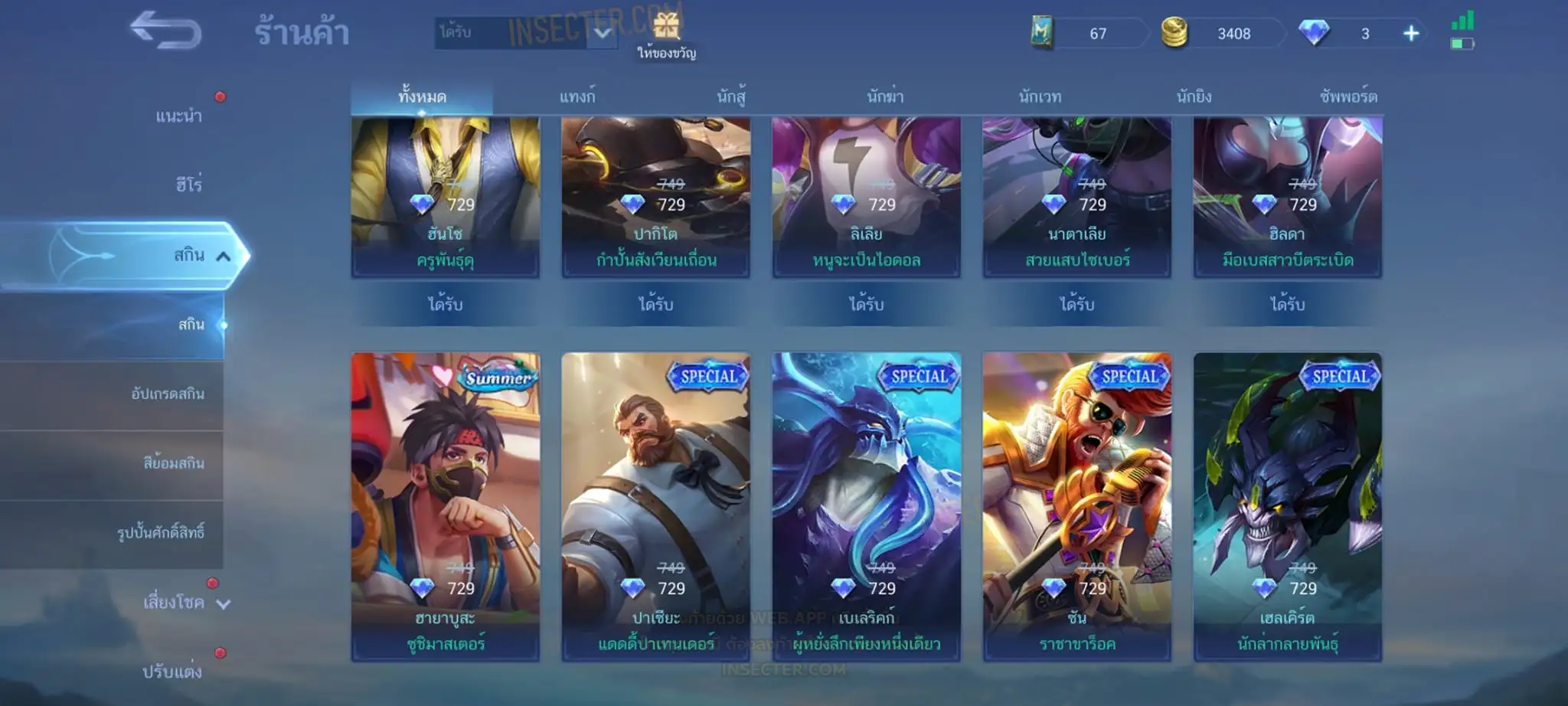Pick the เฮลเคิร์ต Special skin card
The height and width of the screenshot is (706, 1568).
click(x=1287, y=506)
